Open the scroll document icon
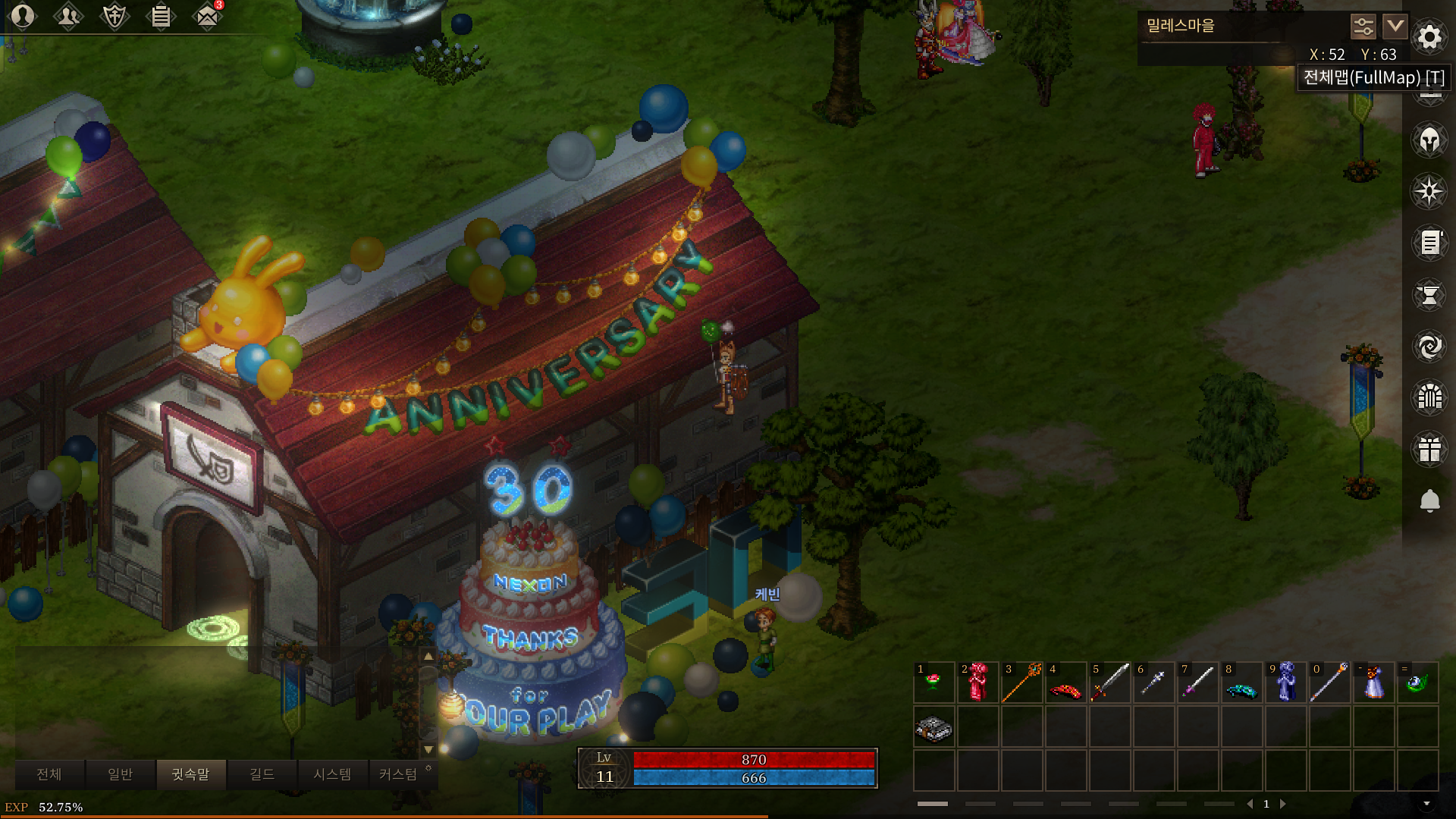 pyautogui.click(x=1429, y=243)
